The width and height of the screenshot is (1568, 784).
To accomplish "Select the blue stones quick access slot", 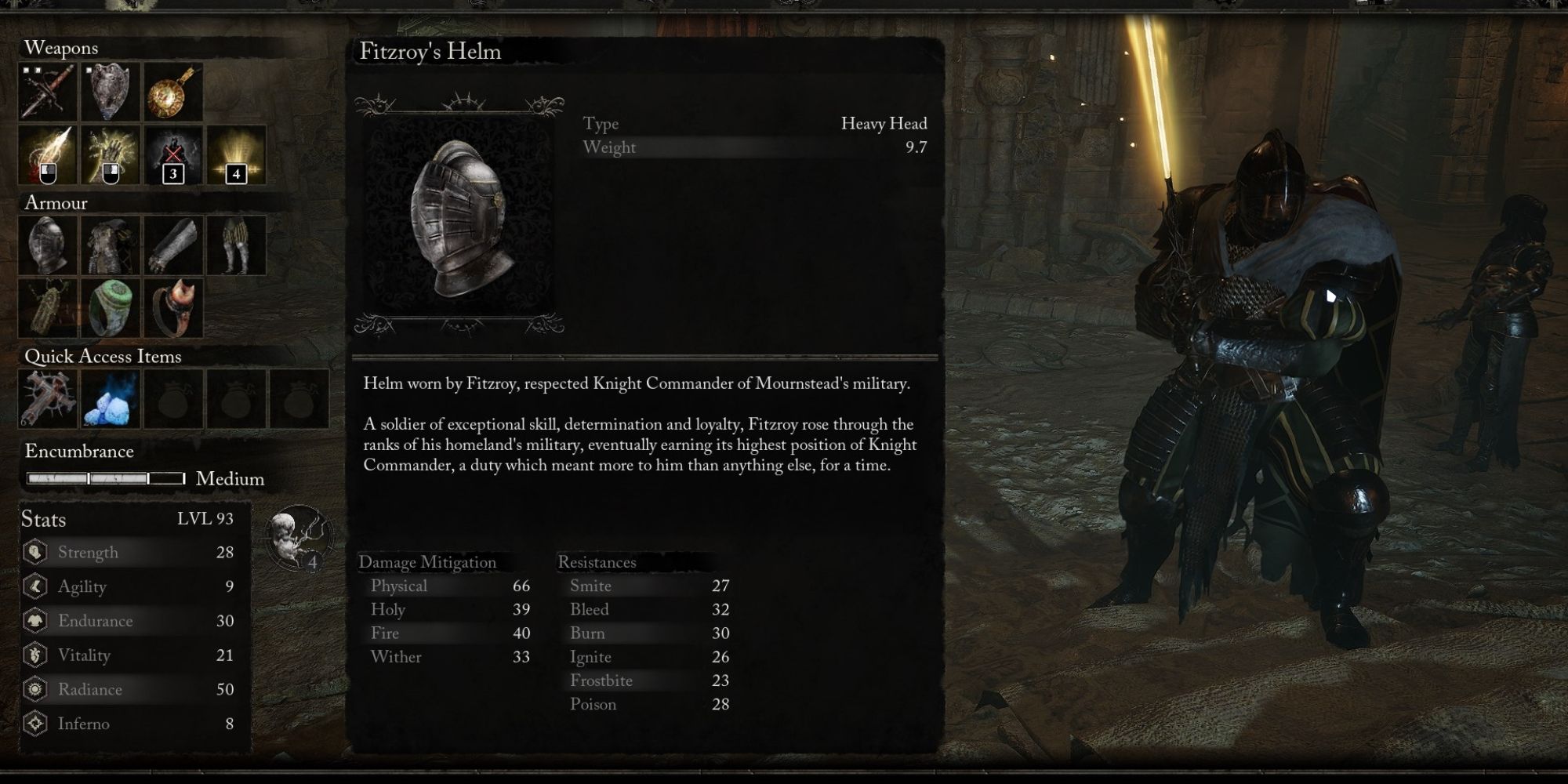I will 110,400.
